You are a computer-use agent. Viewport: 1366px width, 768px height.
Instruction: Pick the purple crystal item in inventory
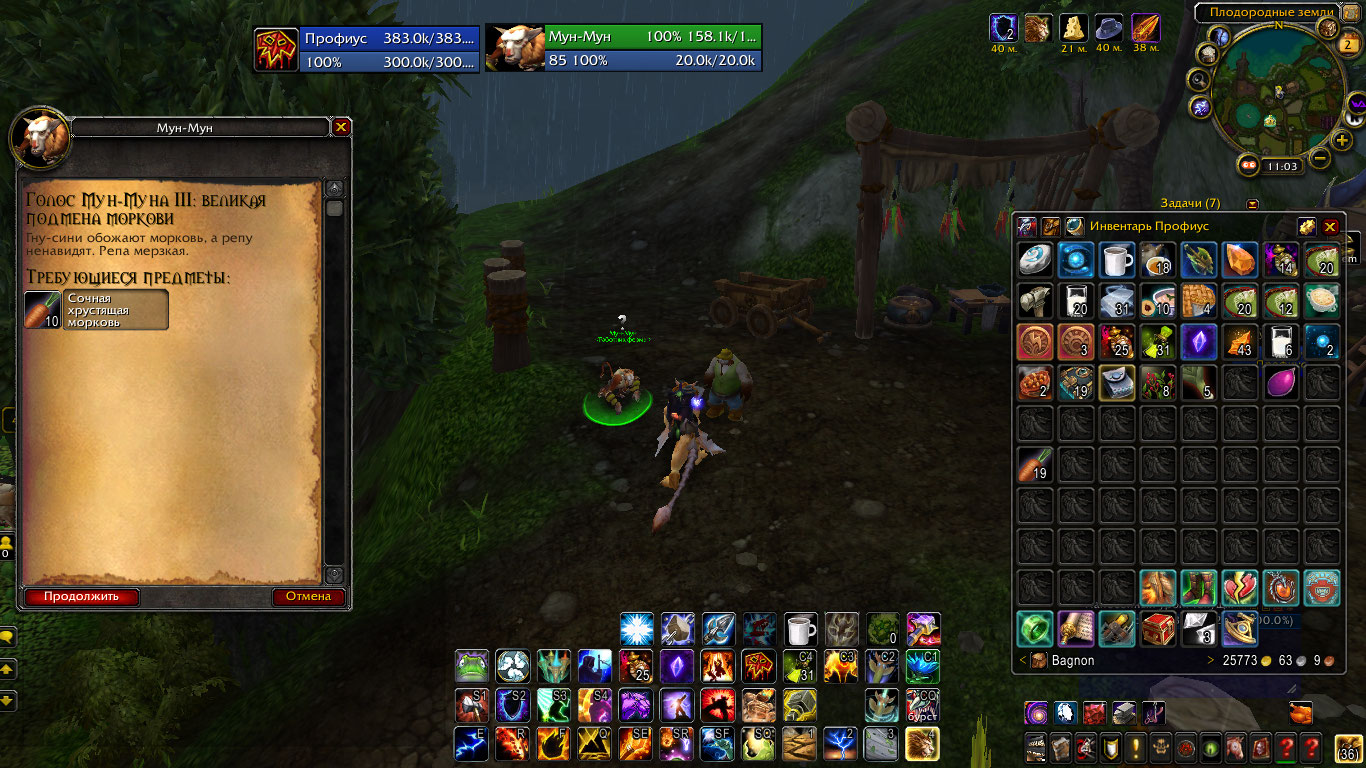tap(1198, 341)
